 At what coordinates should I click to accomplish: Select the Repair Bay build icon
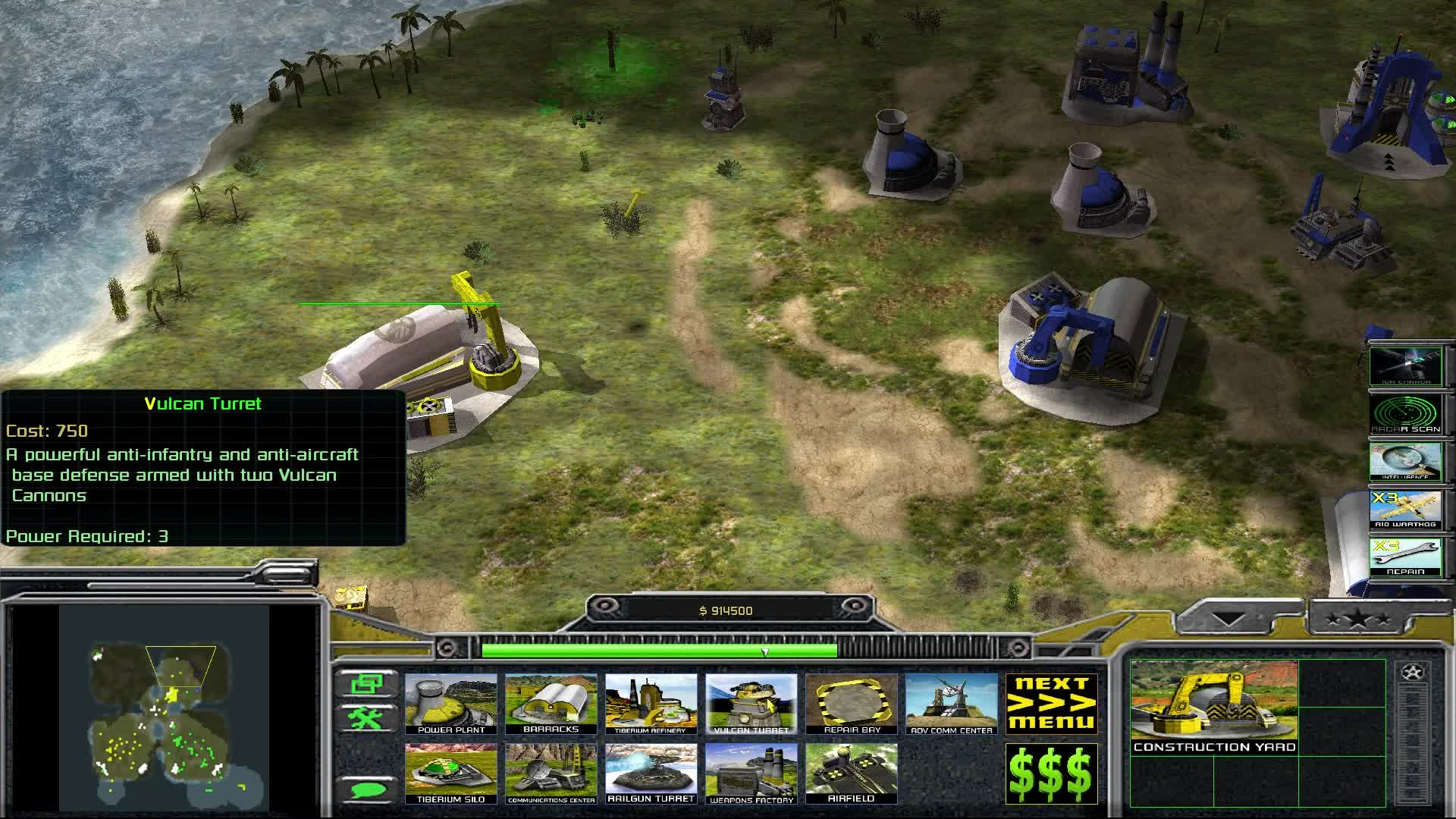click(851, 704)
